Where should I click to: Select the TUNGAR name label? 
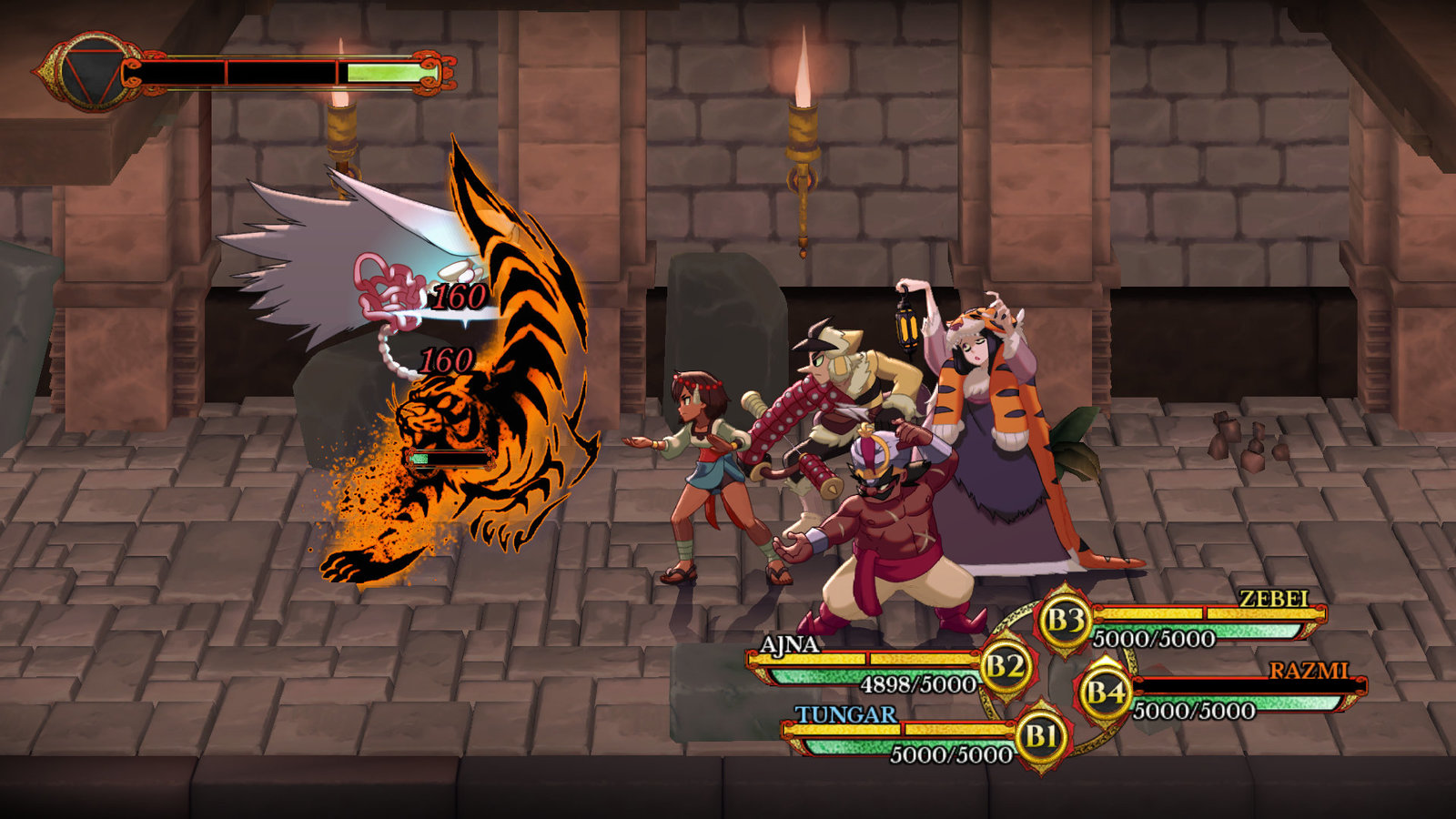[x=844, y=715]
